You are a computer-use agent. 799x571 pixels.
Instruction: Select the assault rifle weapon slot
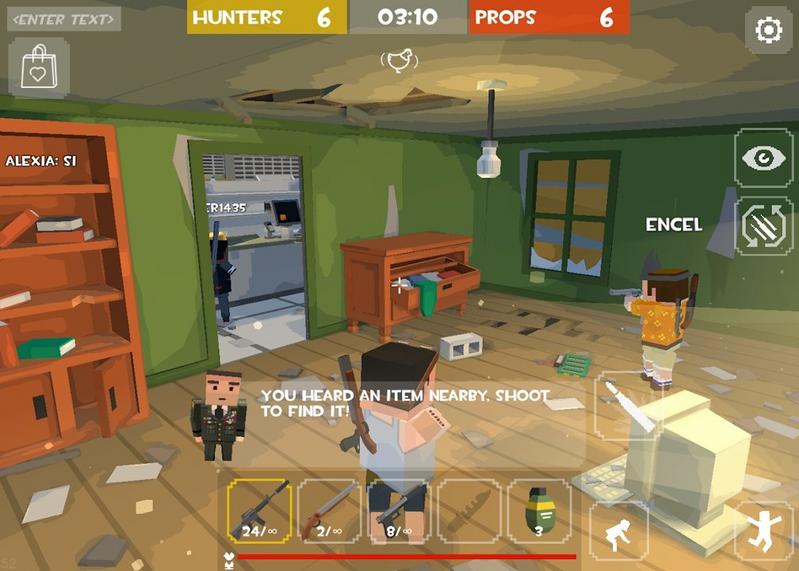click(259, 510)
